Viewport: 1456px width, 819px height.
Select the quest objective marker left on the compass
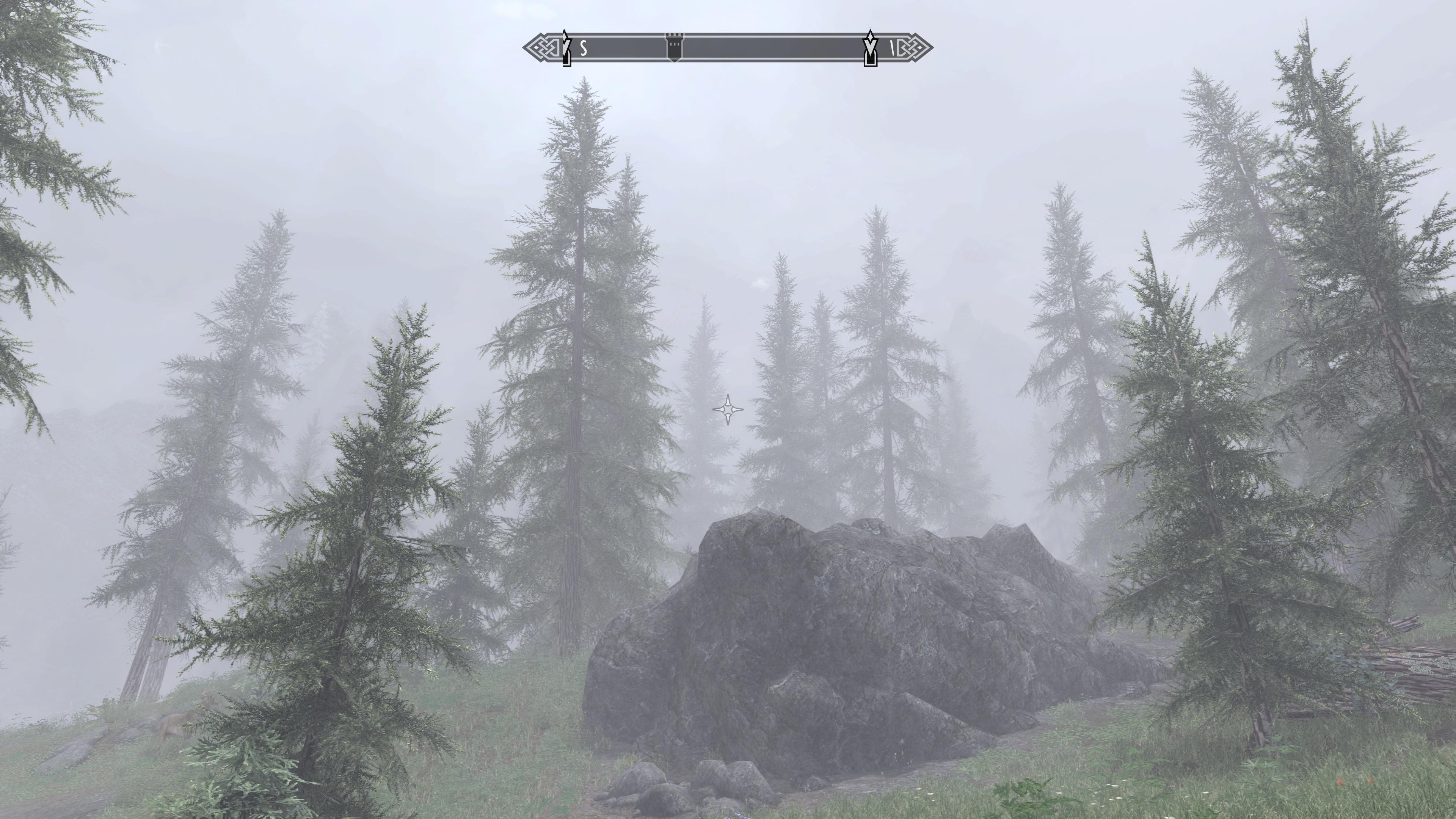click(566, 45)
